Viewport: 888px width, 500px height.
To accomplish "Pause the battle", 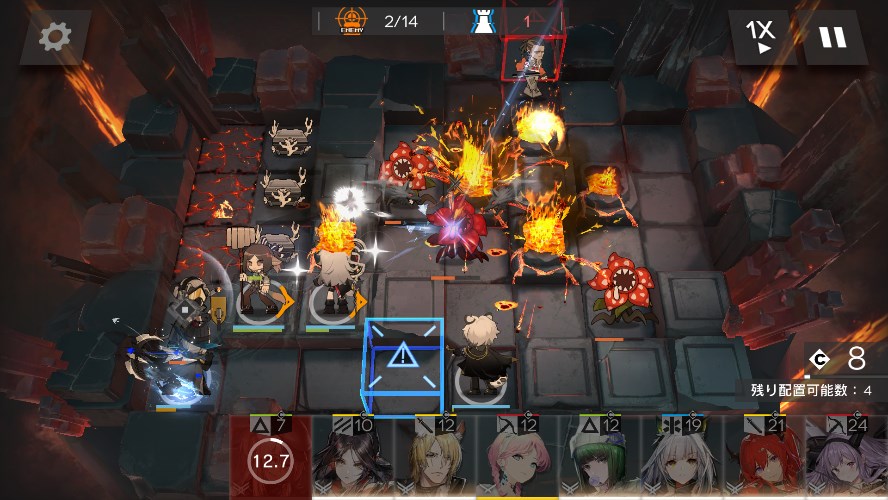I will pyautogui.click(x=832, y=37).
